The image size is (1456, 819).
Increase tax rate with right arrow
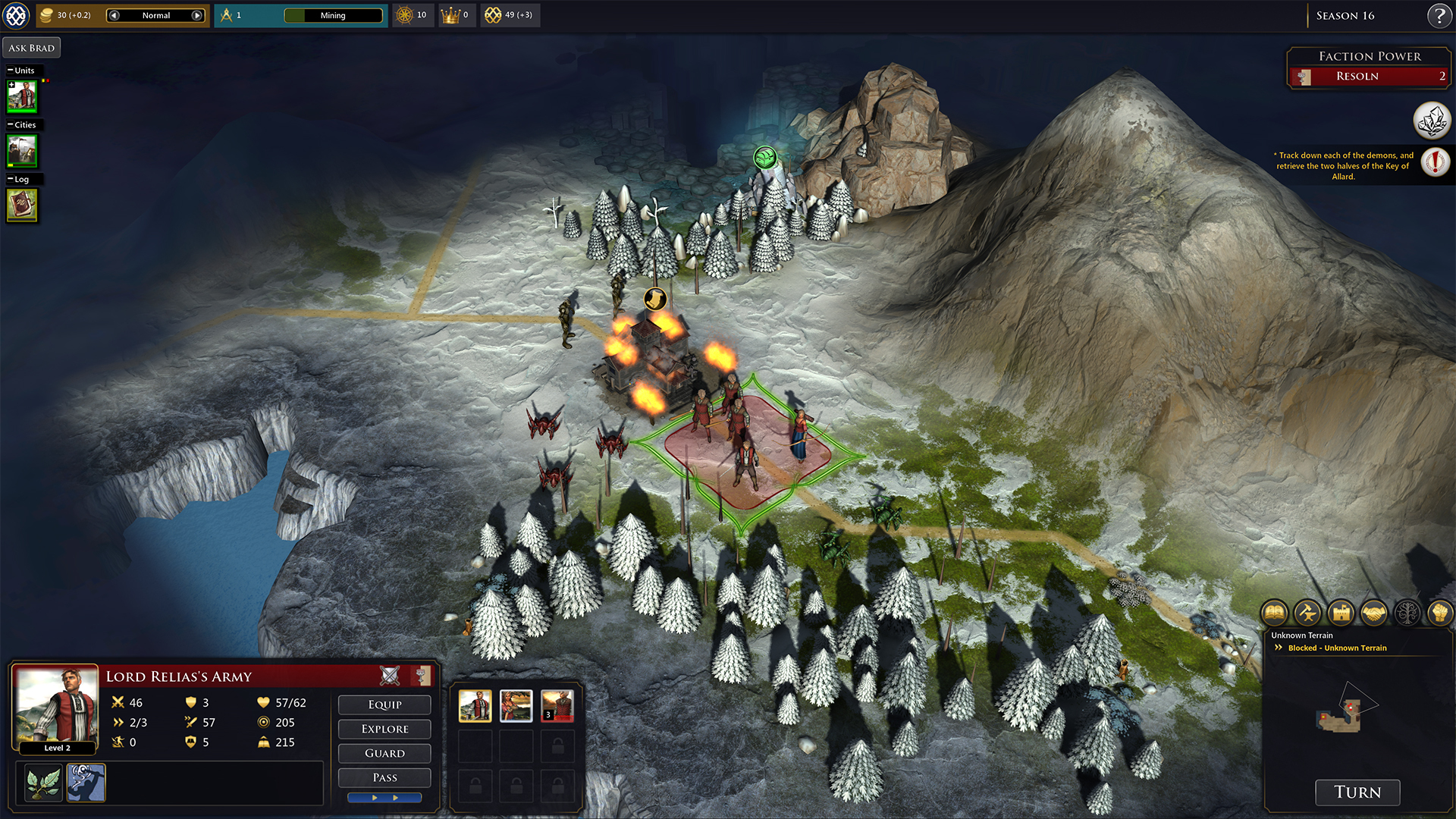197,15
